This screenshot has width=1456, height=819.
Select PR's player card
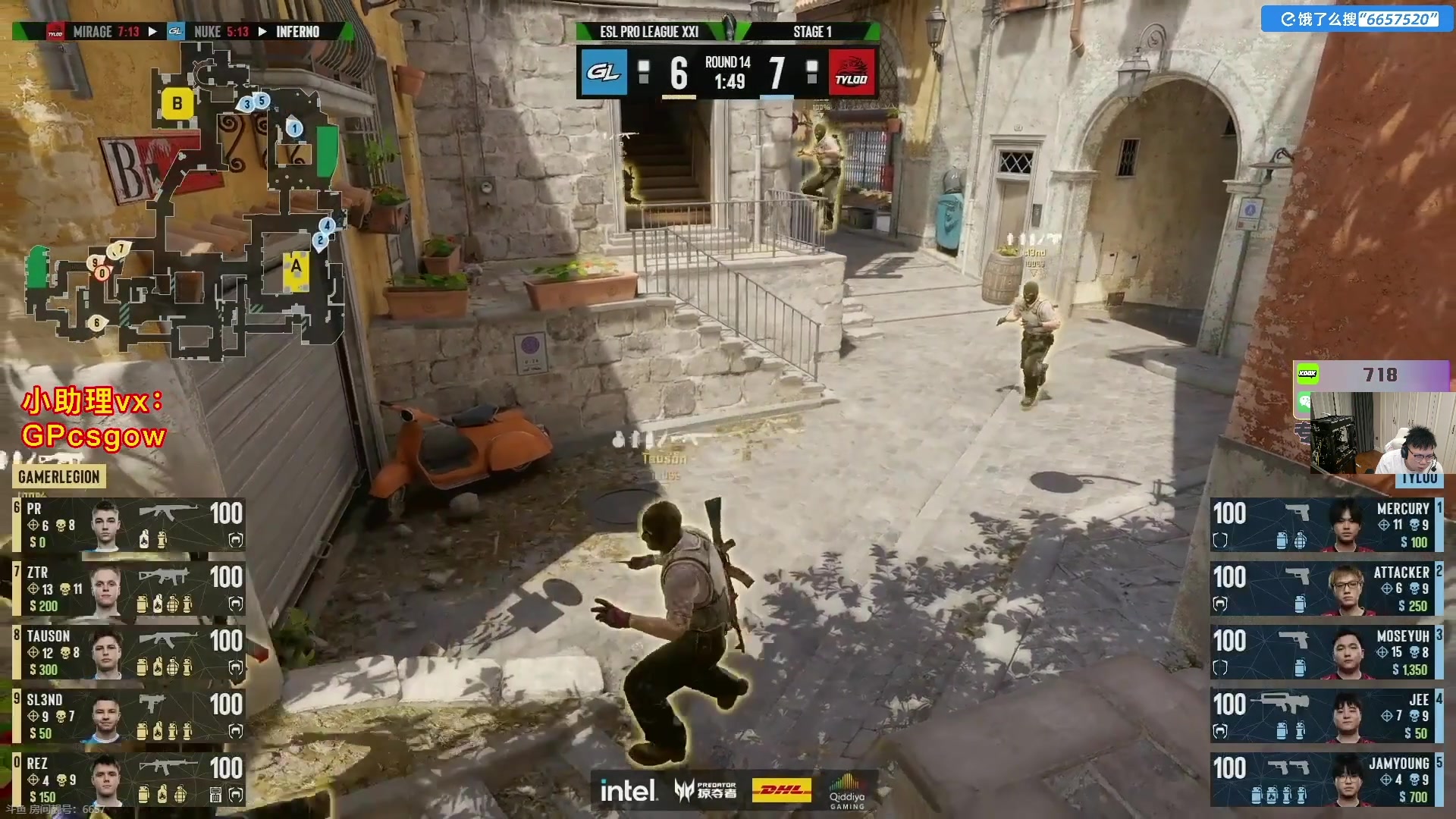tap(129, 525)
